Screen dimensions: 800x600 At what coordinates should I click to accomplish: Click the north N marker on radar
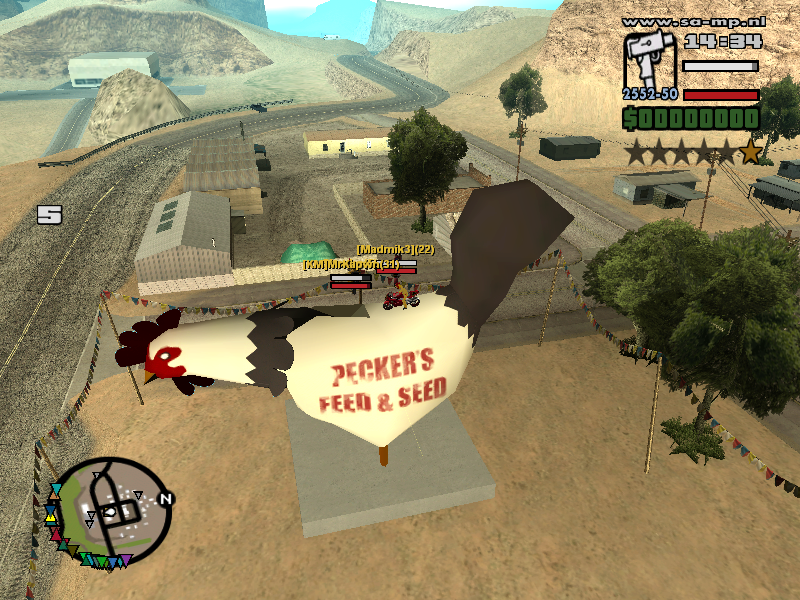click(166, 498)
